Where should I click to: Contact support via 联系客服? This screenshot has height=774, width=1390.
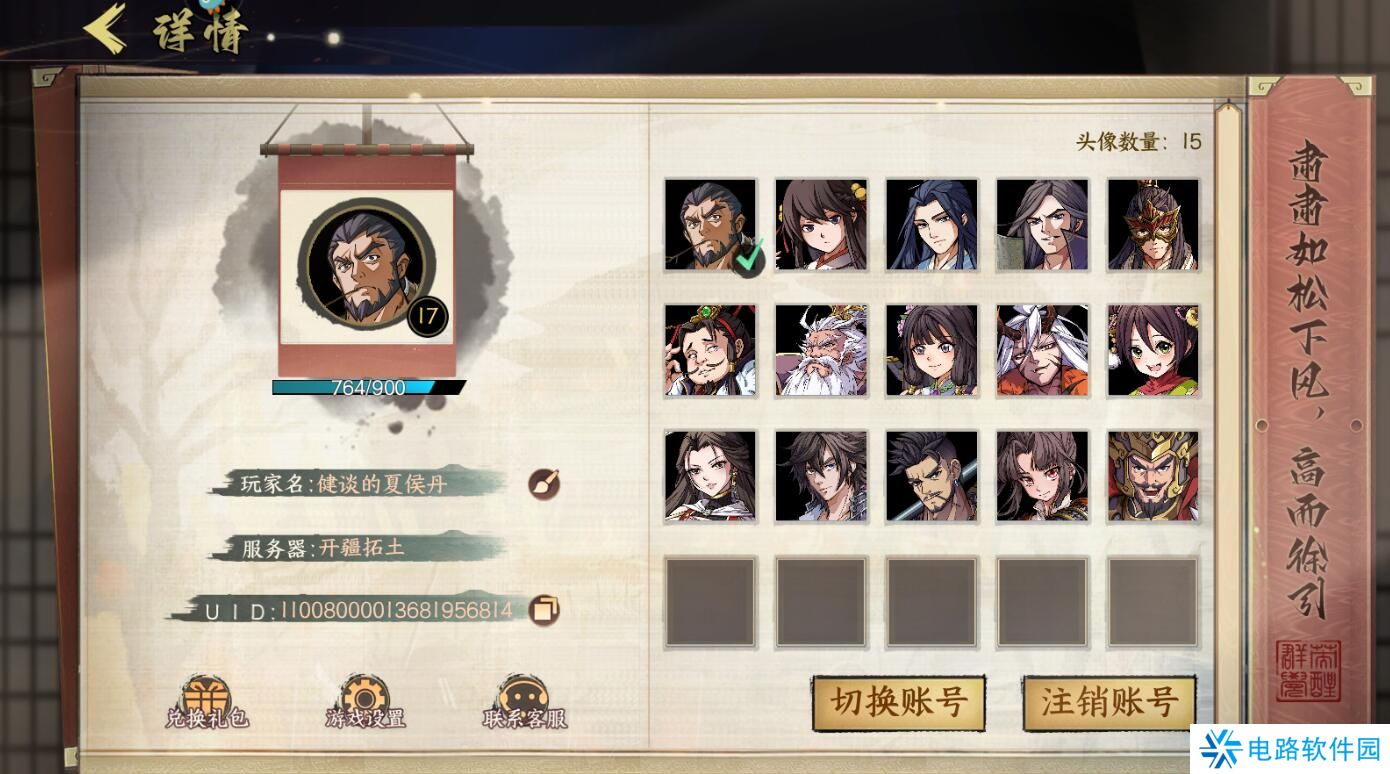coord(524,701)
